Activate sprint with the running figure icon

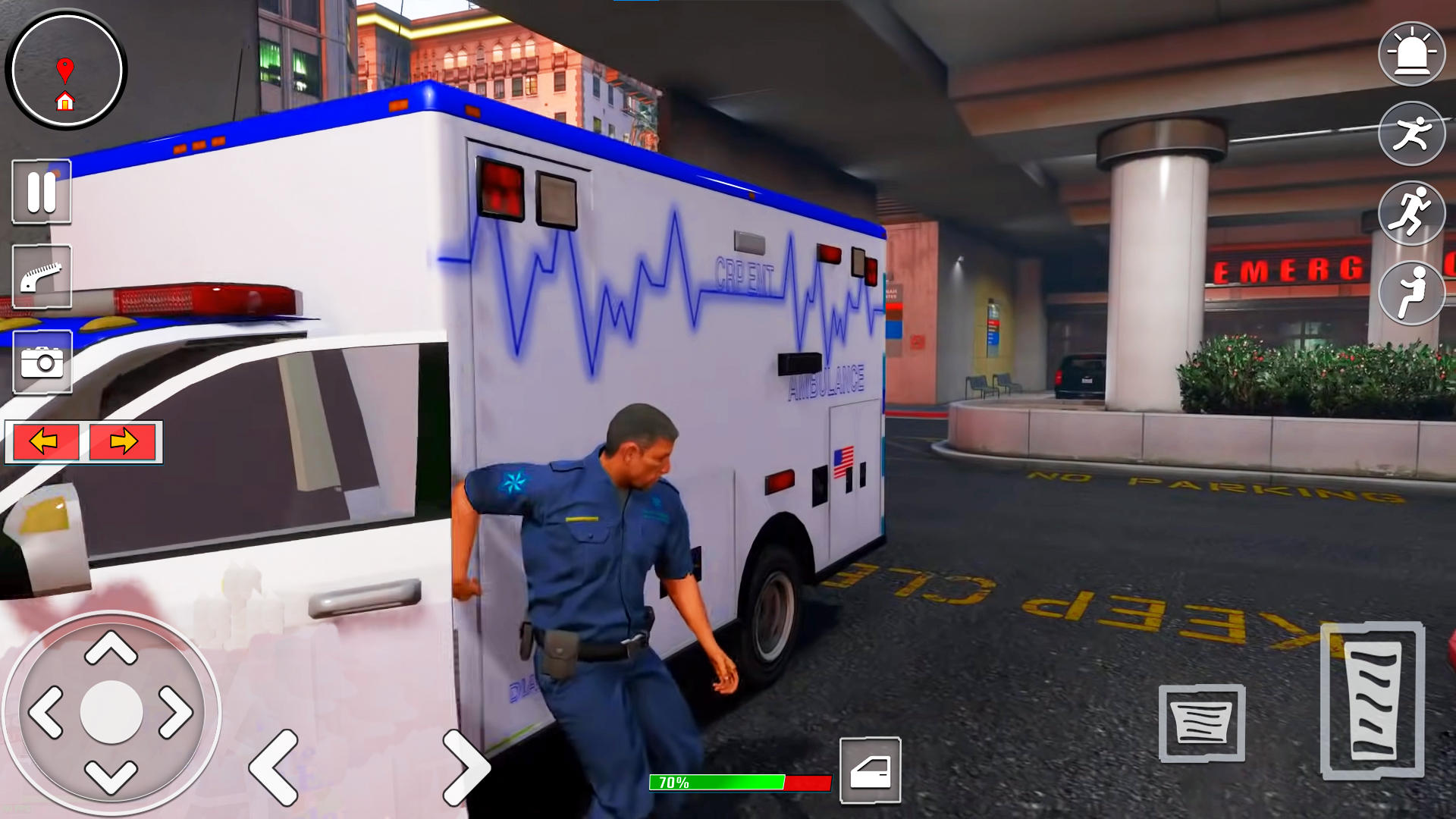(1410, 213)
